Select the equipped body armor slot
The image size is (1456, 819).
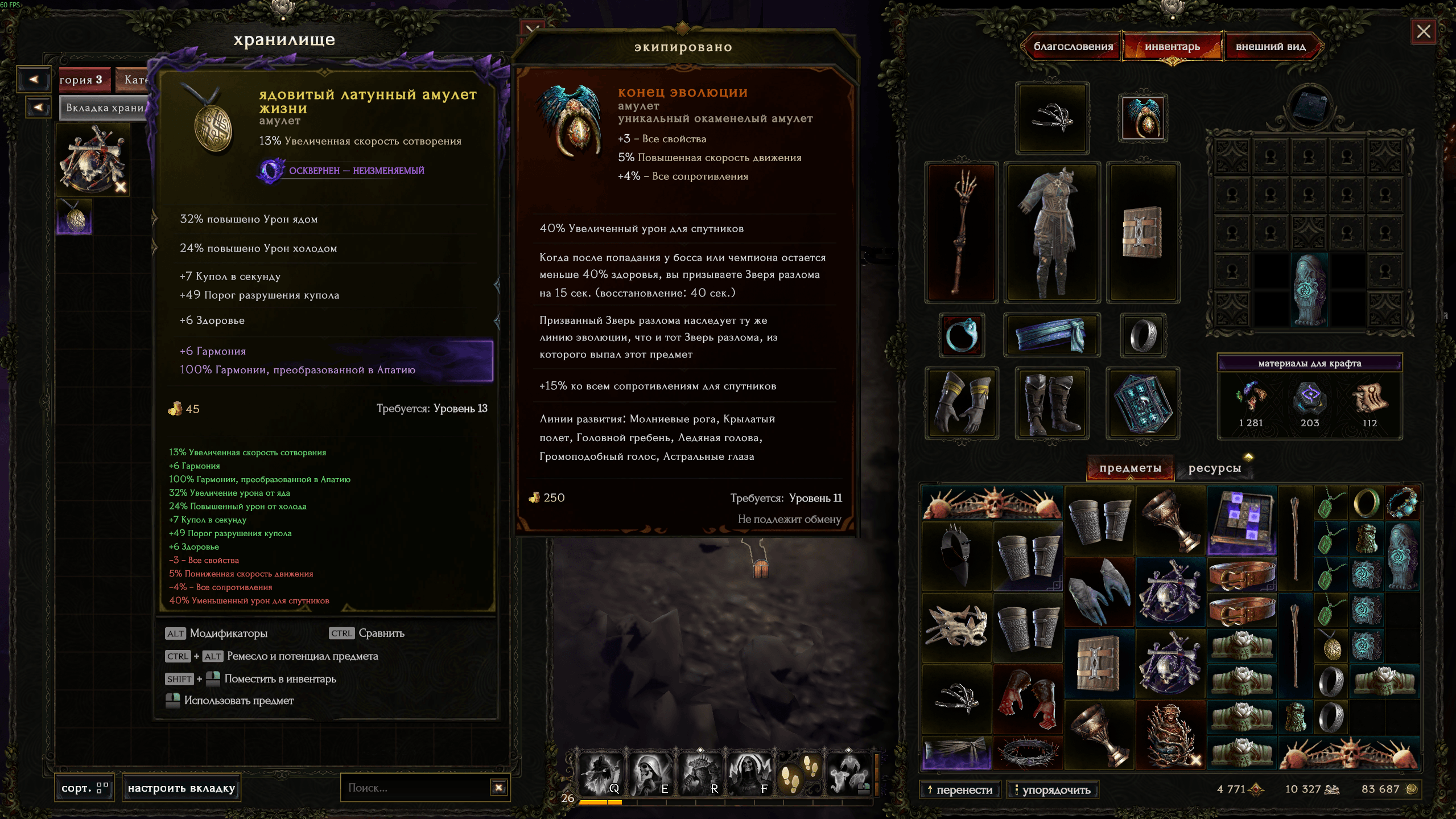click(1051, 232)
